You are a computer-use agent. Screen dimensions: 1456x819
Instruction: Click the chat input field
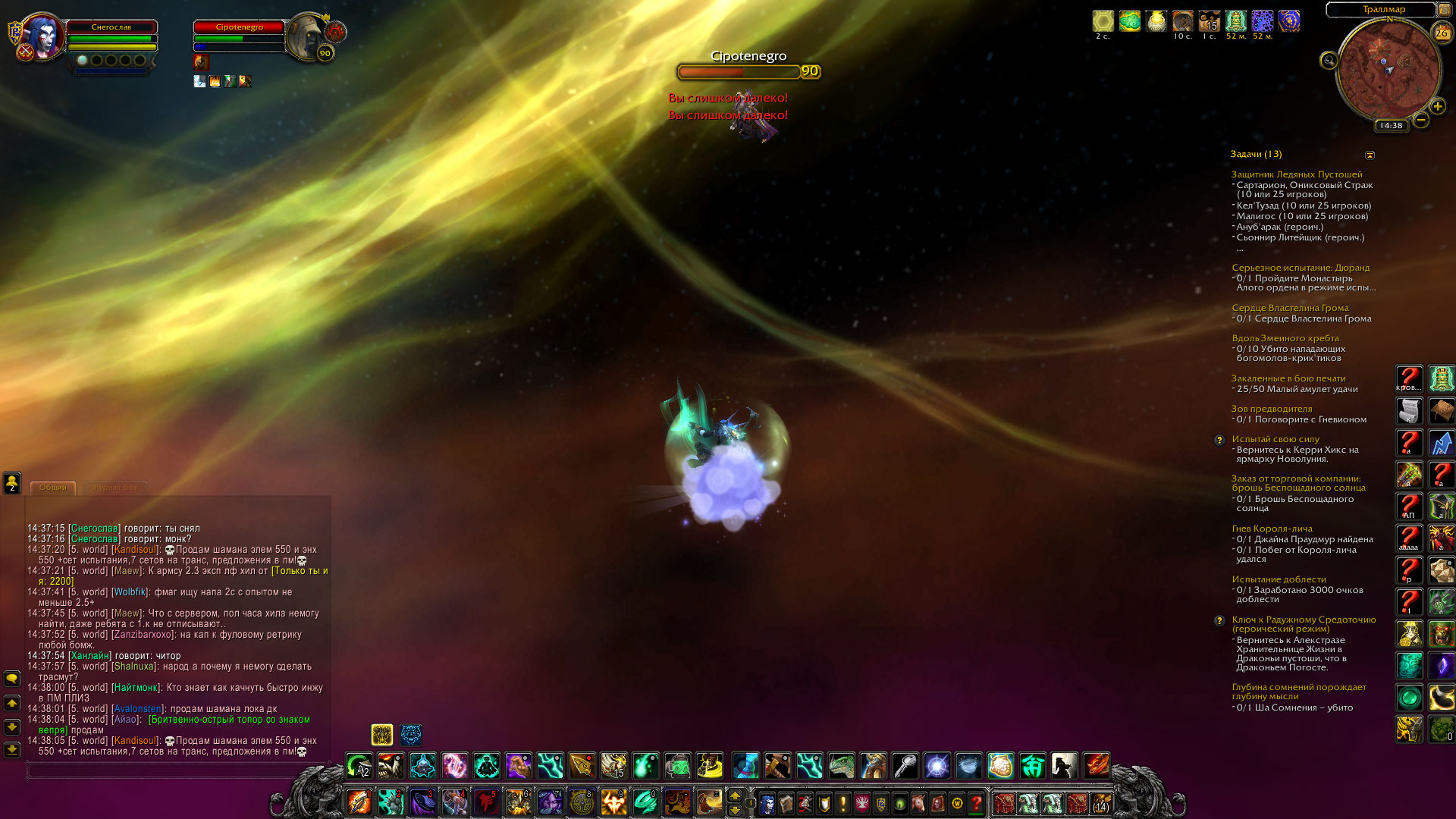coord(167,770)
